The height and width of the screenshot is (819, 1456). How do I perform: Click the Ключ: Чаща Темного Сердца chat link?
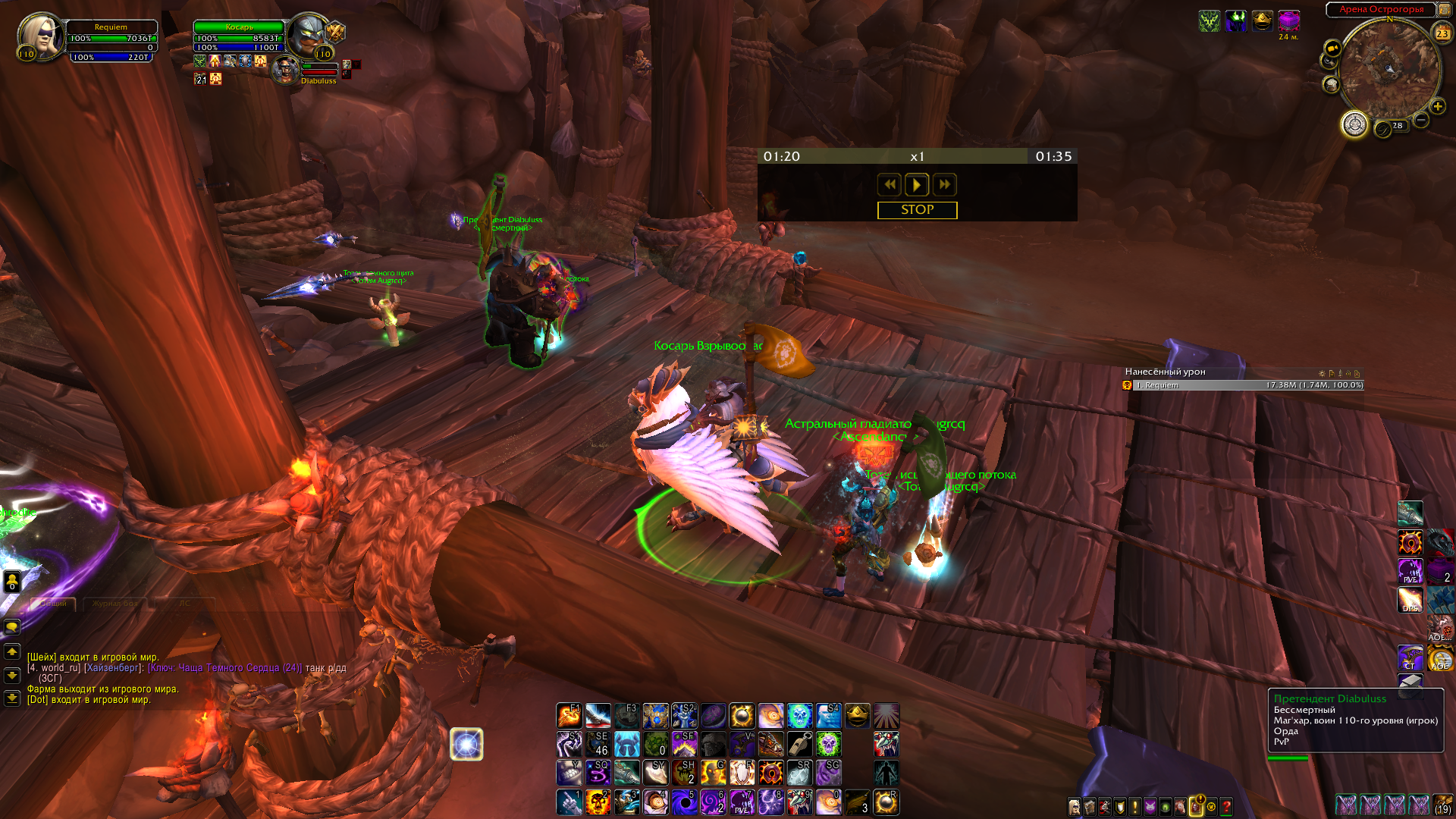pos(224,668)
